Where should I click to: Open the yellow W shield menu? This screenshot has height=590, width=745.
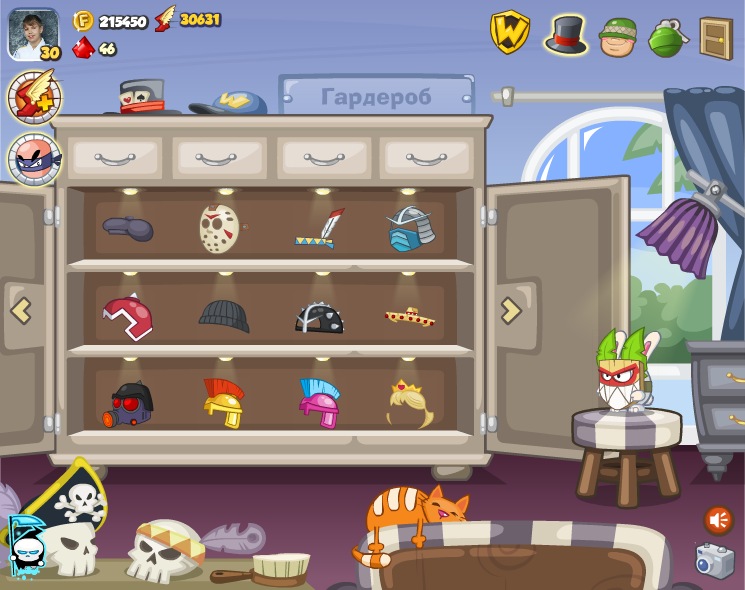tap(509, 33)
